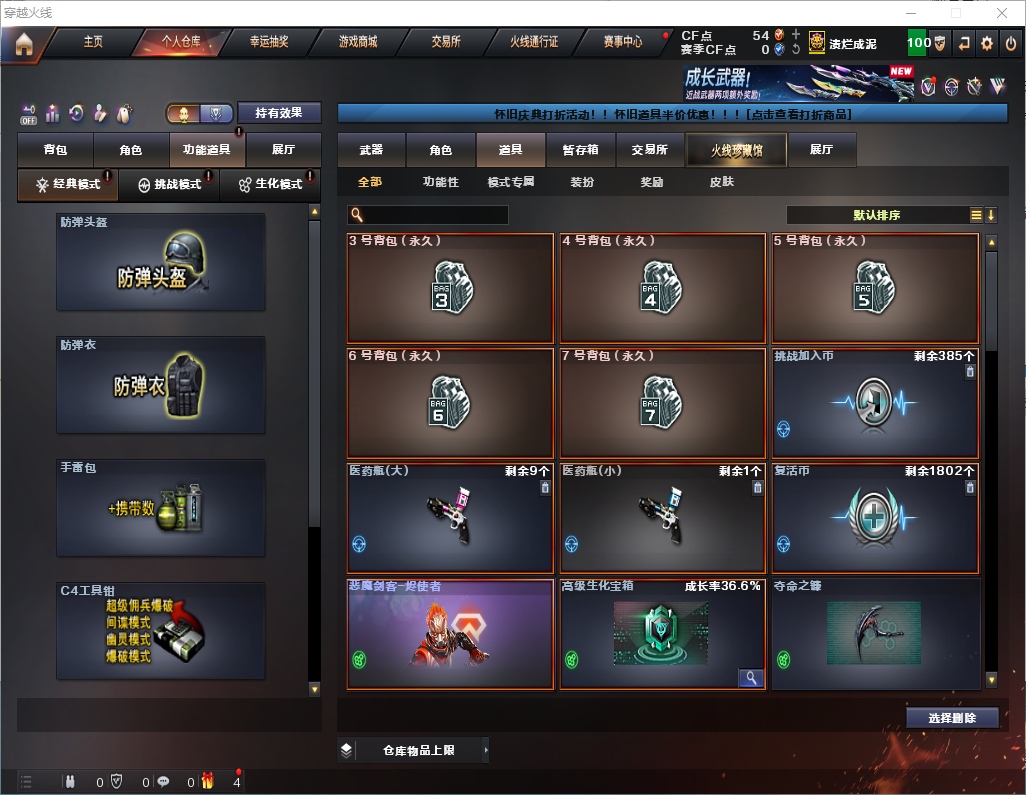Go to the 交易所 top navigation tab
This screenshot has height=795, width=1026.
tap(446, 42)
